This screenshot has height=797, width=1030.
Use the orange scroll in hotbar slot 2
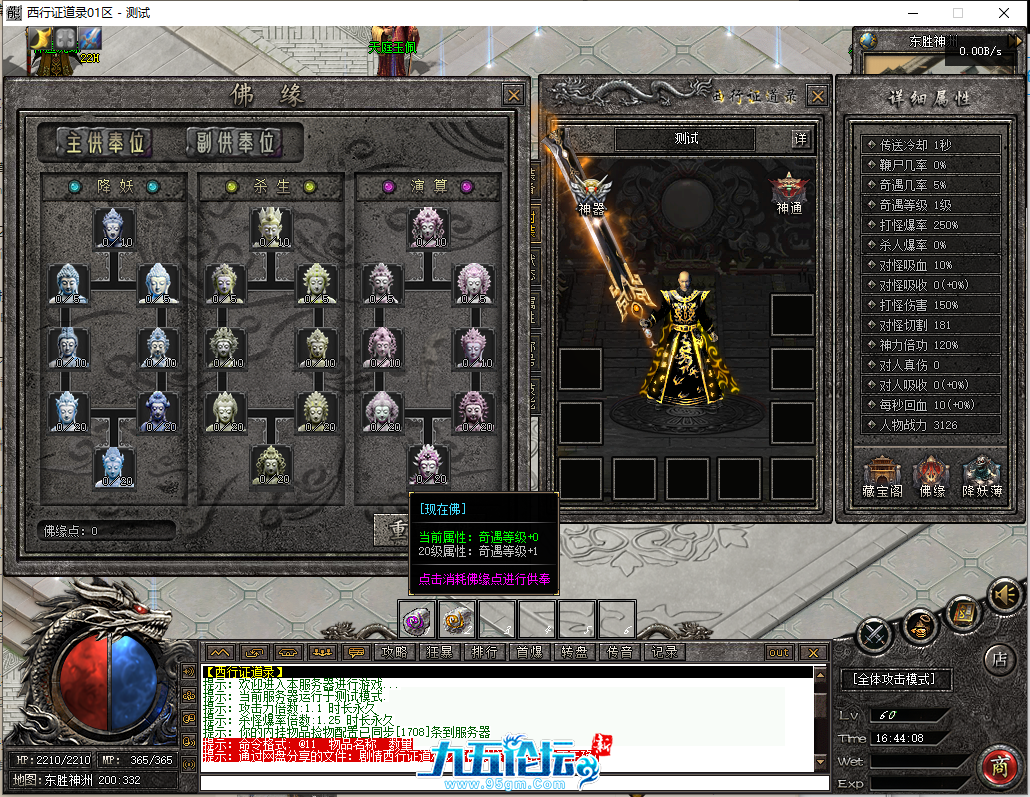pyautogui.click(x=457, y=620)
